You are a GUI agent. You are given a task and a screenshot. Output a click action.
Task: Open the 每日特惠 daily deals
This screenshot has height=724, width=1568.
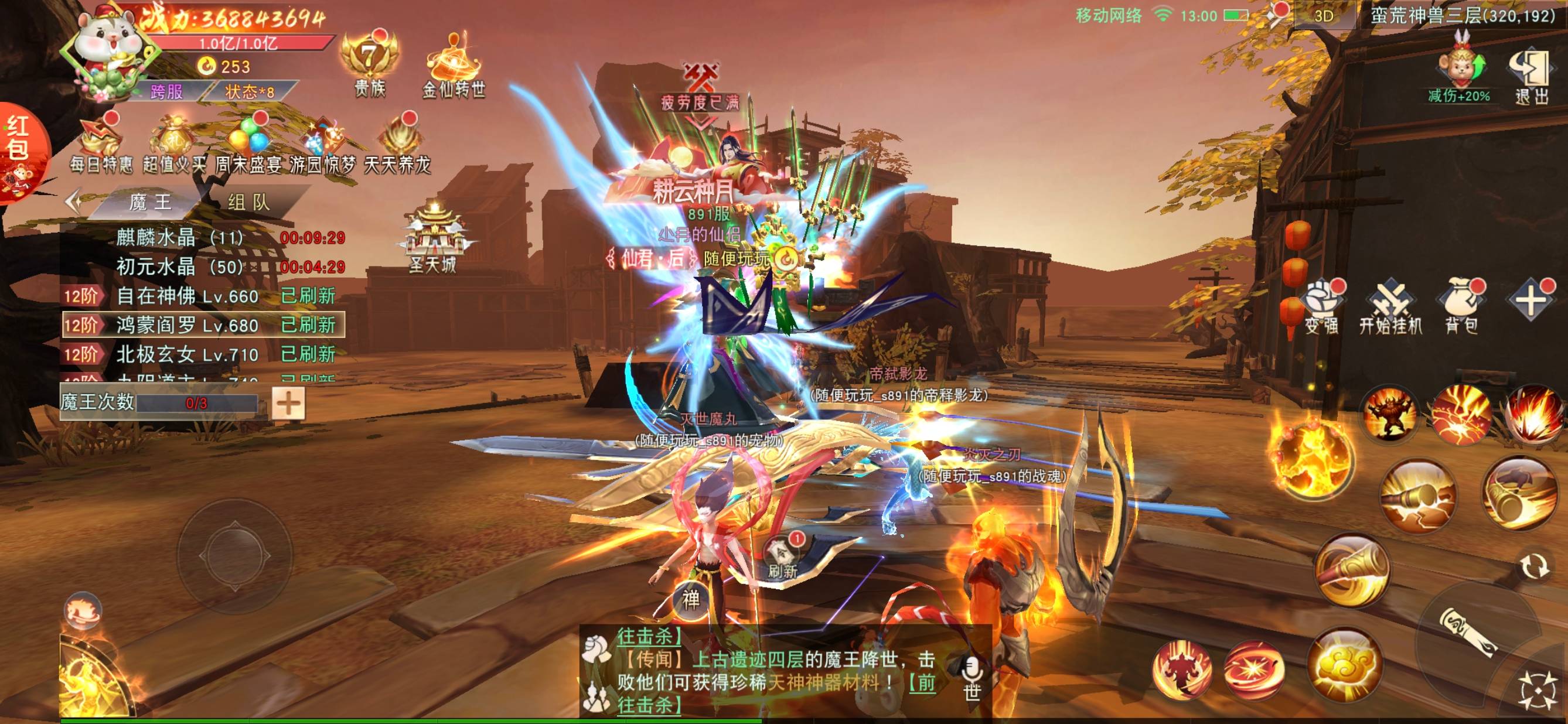[x=101, y=145]
